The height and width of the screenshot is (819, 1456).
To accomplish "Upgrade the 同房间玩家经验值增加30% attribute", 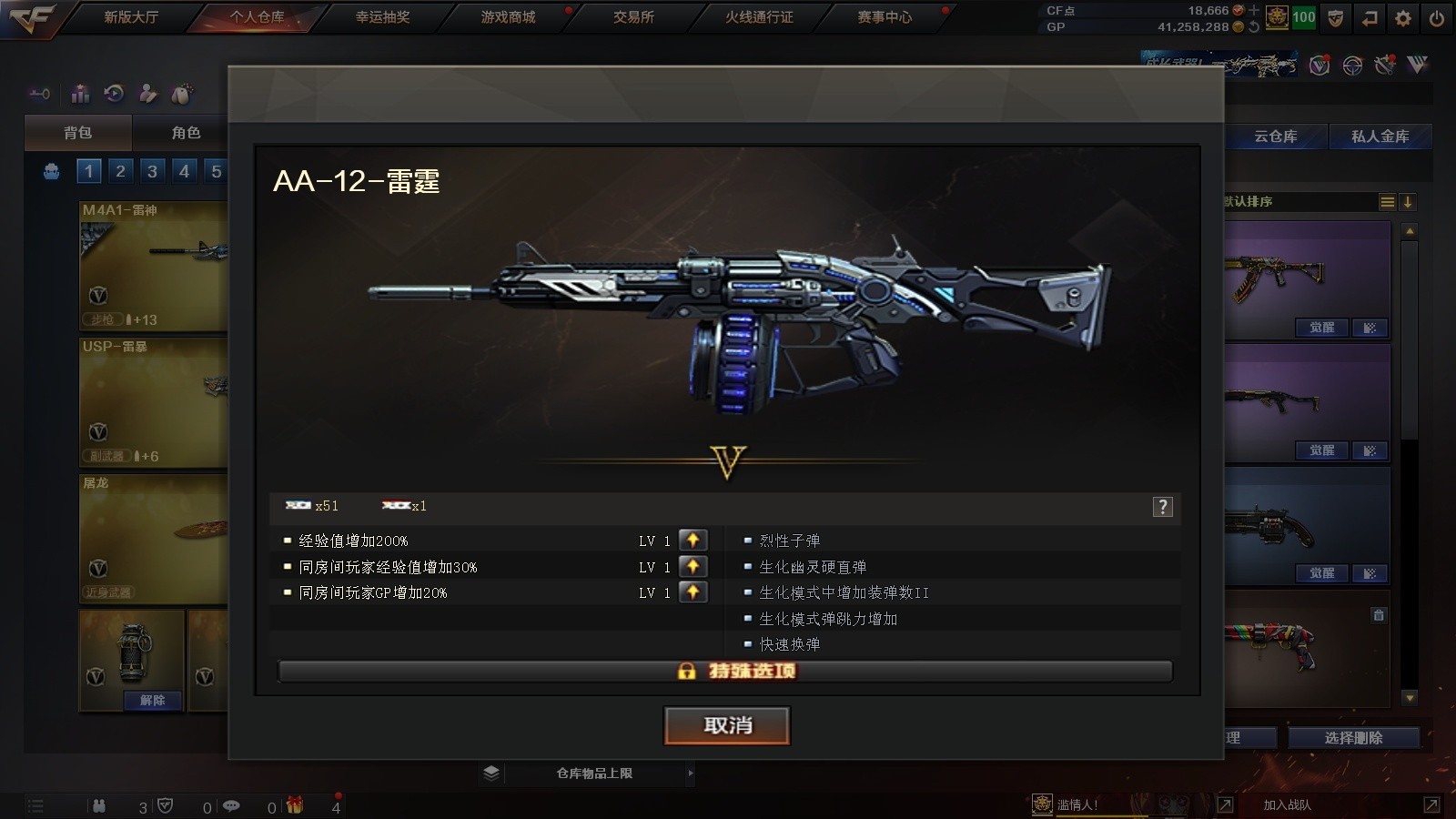I will pos(693,566).
